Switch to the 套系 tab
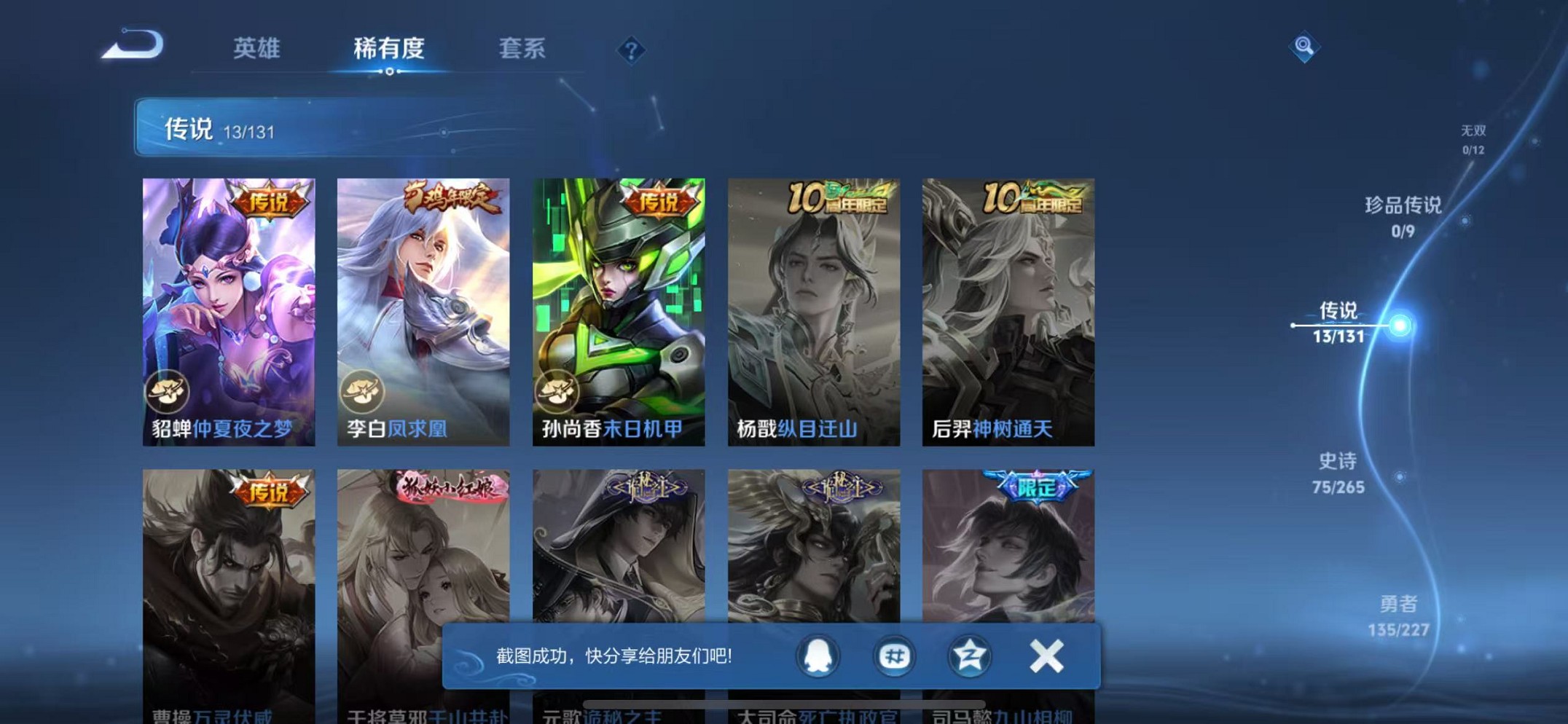The image size is (1568, 724). coord(523,48)
